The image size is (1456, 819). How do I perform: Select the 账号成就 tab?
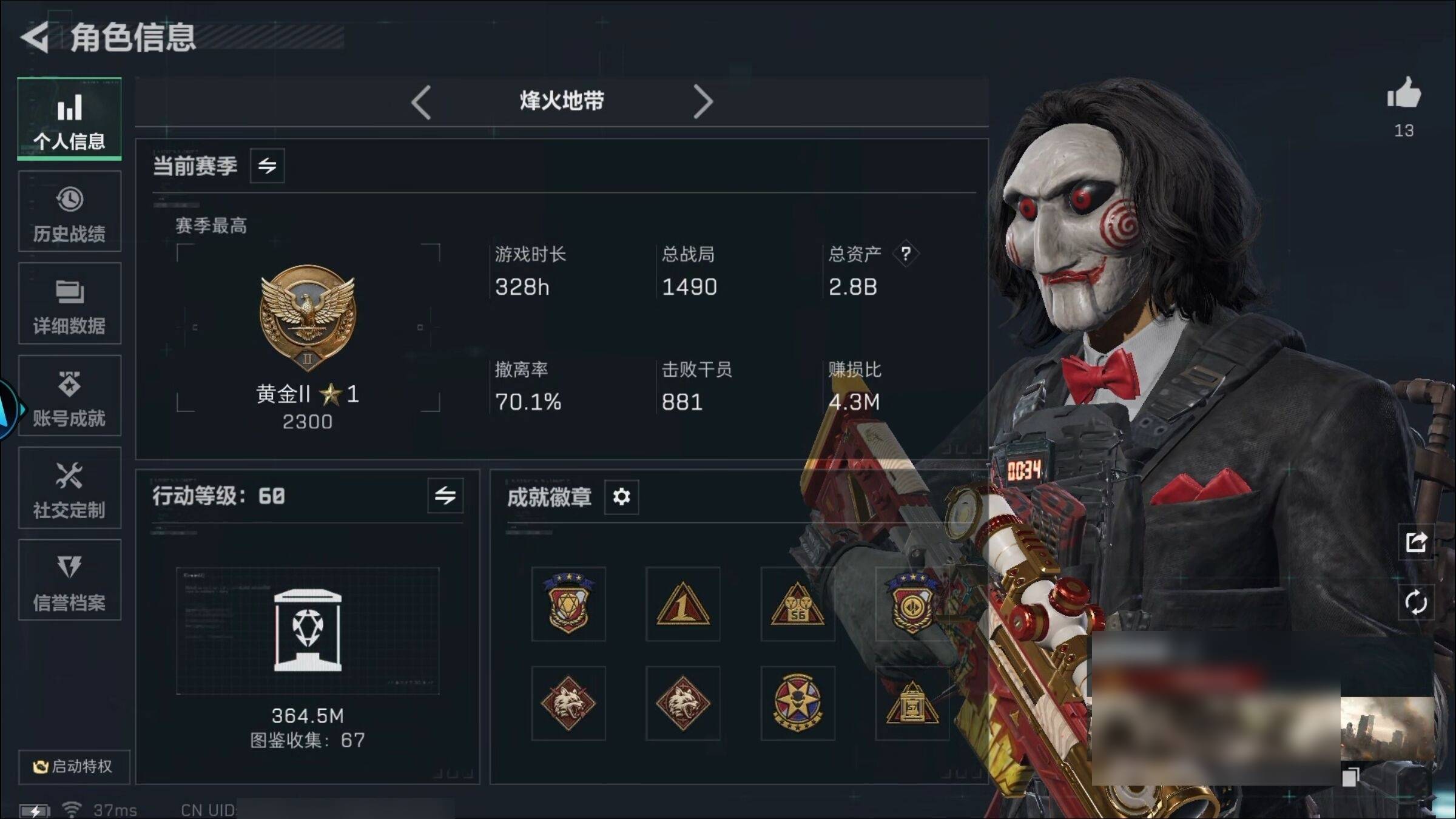[x=70, y=396]
